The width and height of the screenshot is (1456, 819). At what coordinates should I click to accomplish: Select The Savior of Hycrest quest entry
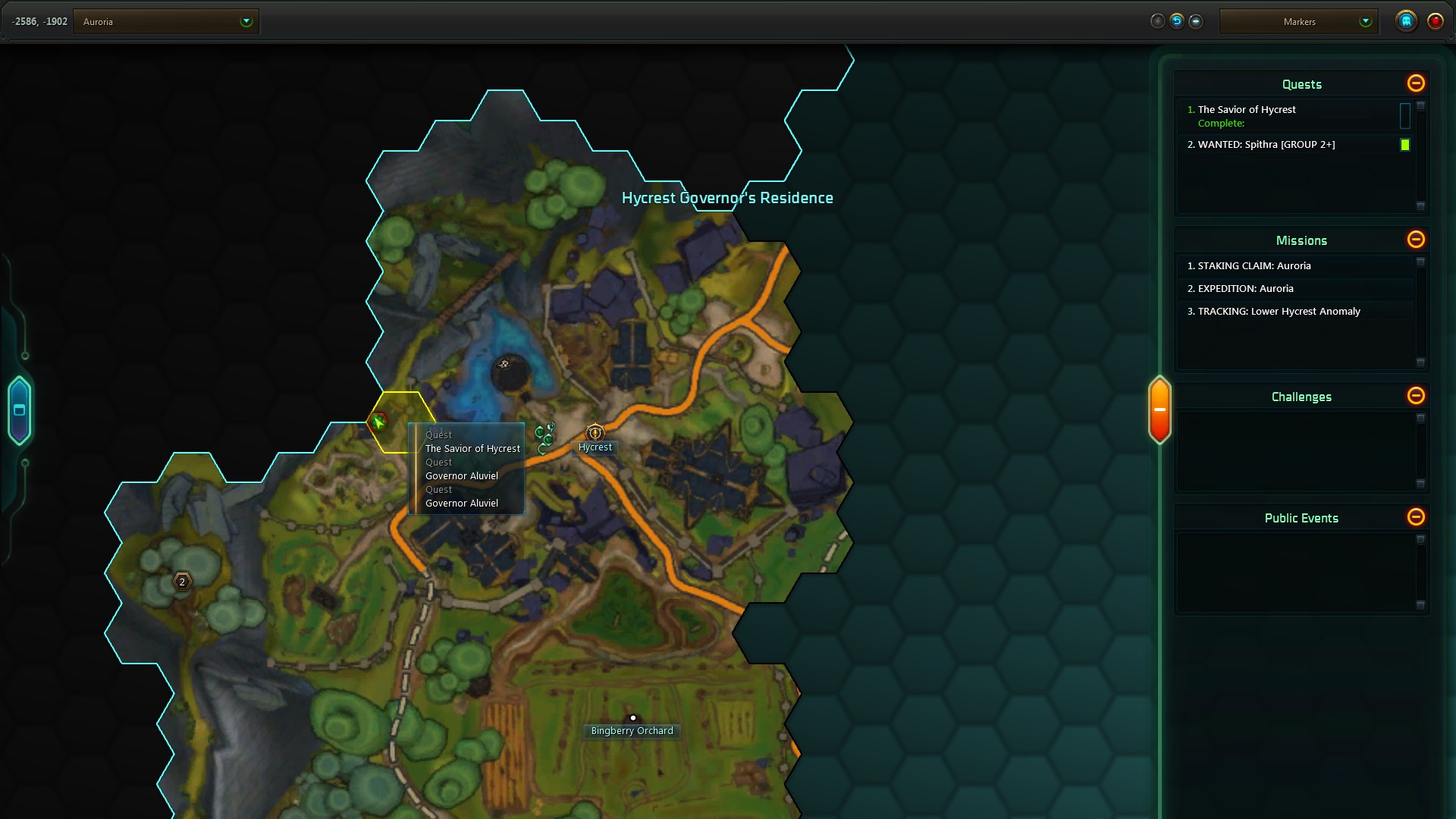(1247, 110)
